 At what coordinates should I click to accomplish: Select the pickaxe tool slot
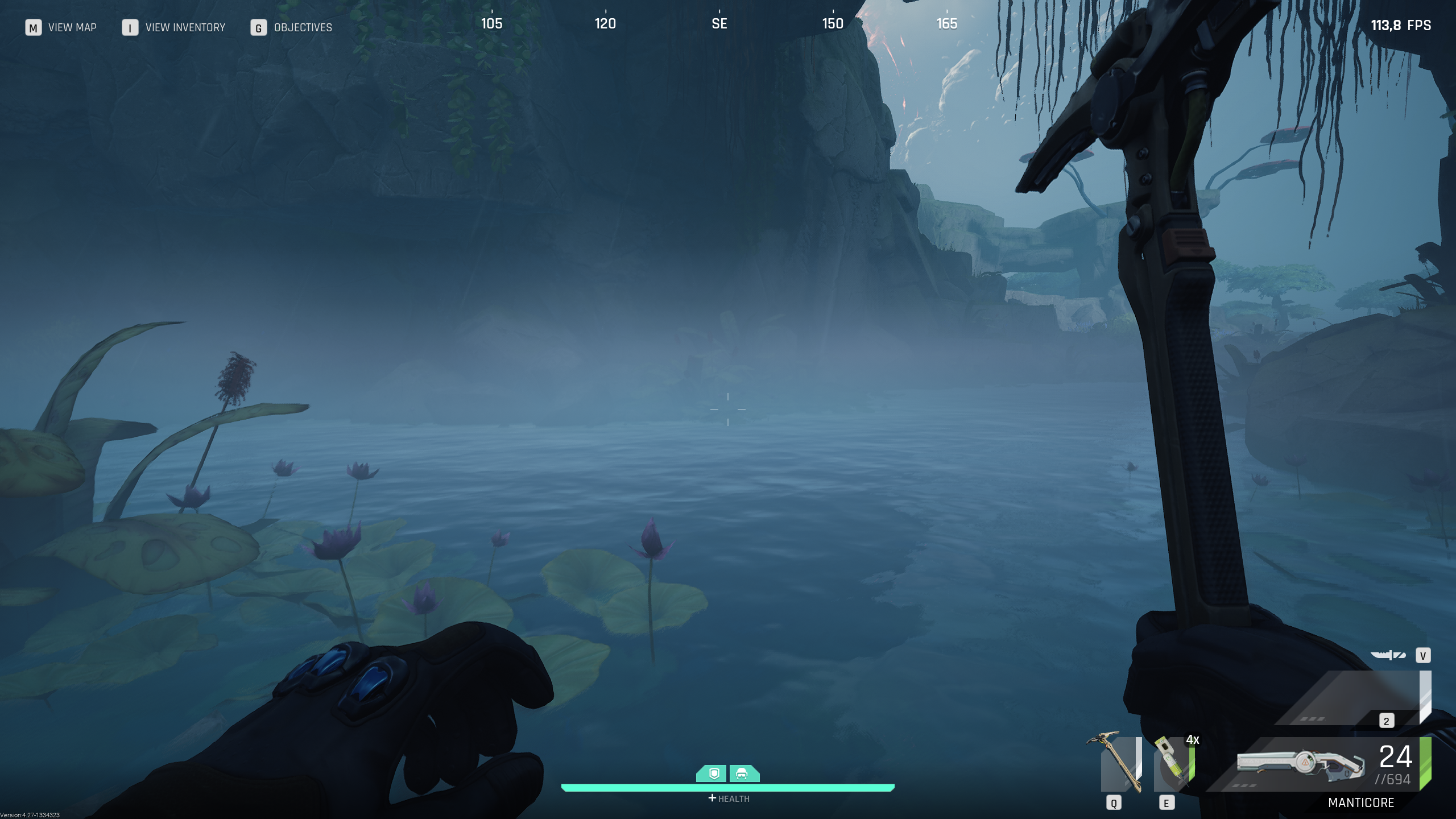click(x=1117, y=763)
